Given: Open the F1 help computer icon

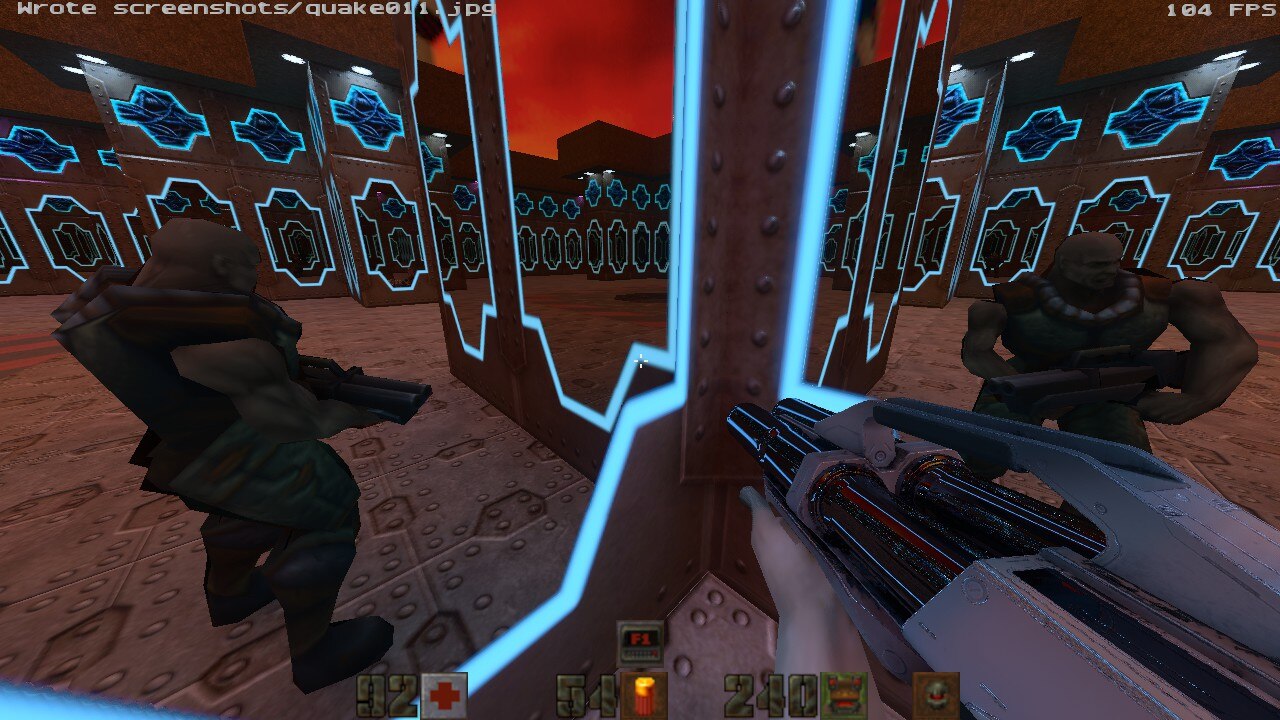Looking at the screenshot, I should (640, 641).
